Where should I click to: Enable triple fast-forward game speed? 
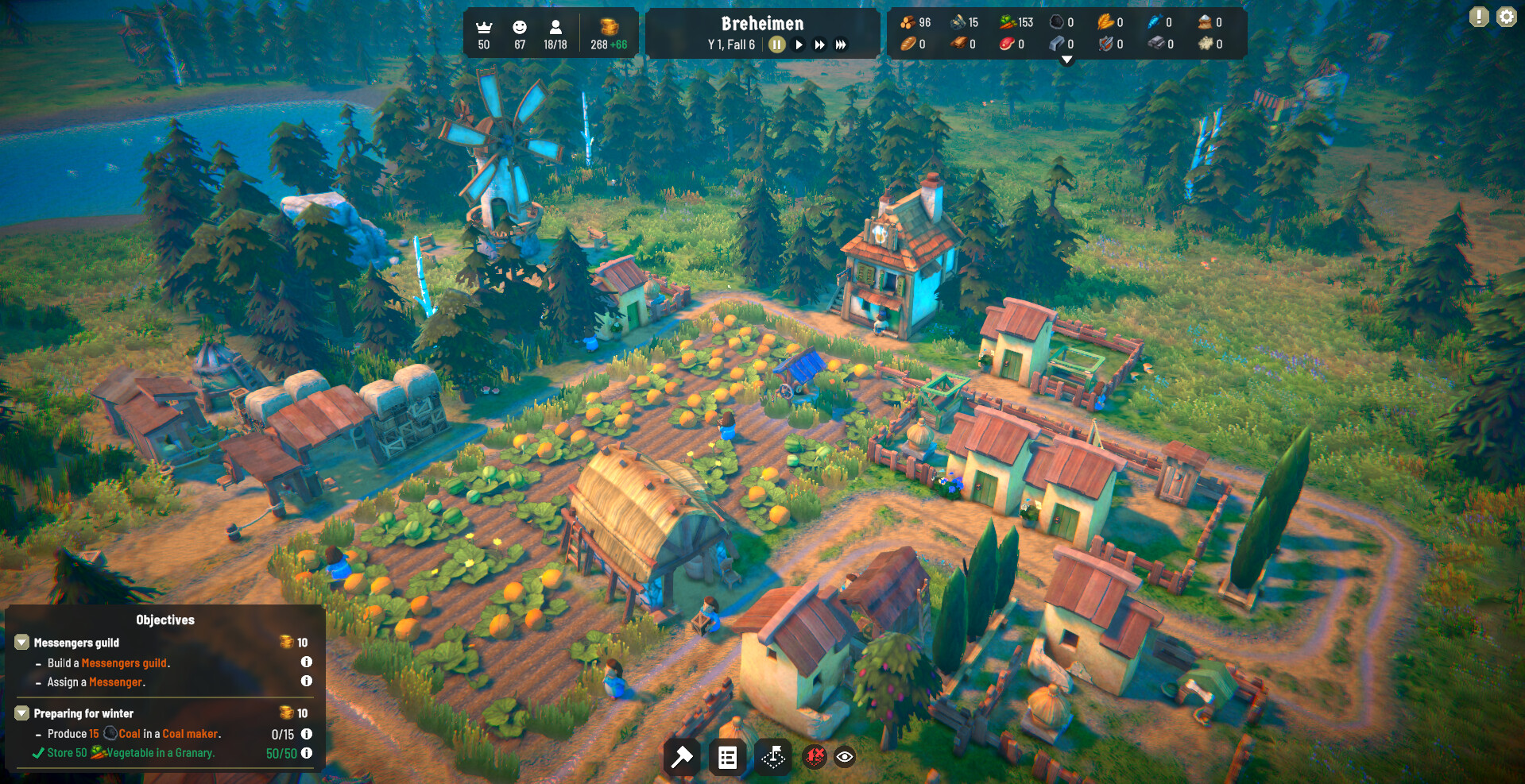pos(841,44)
